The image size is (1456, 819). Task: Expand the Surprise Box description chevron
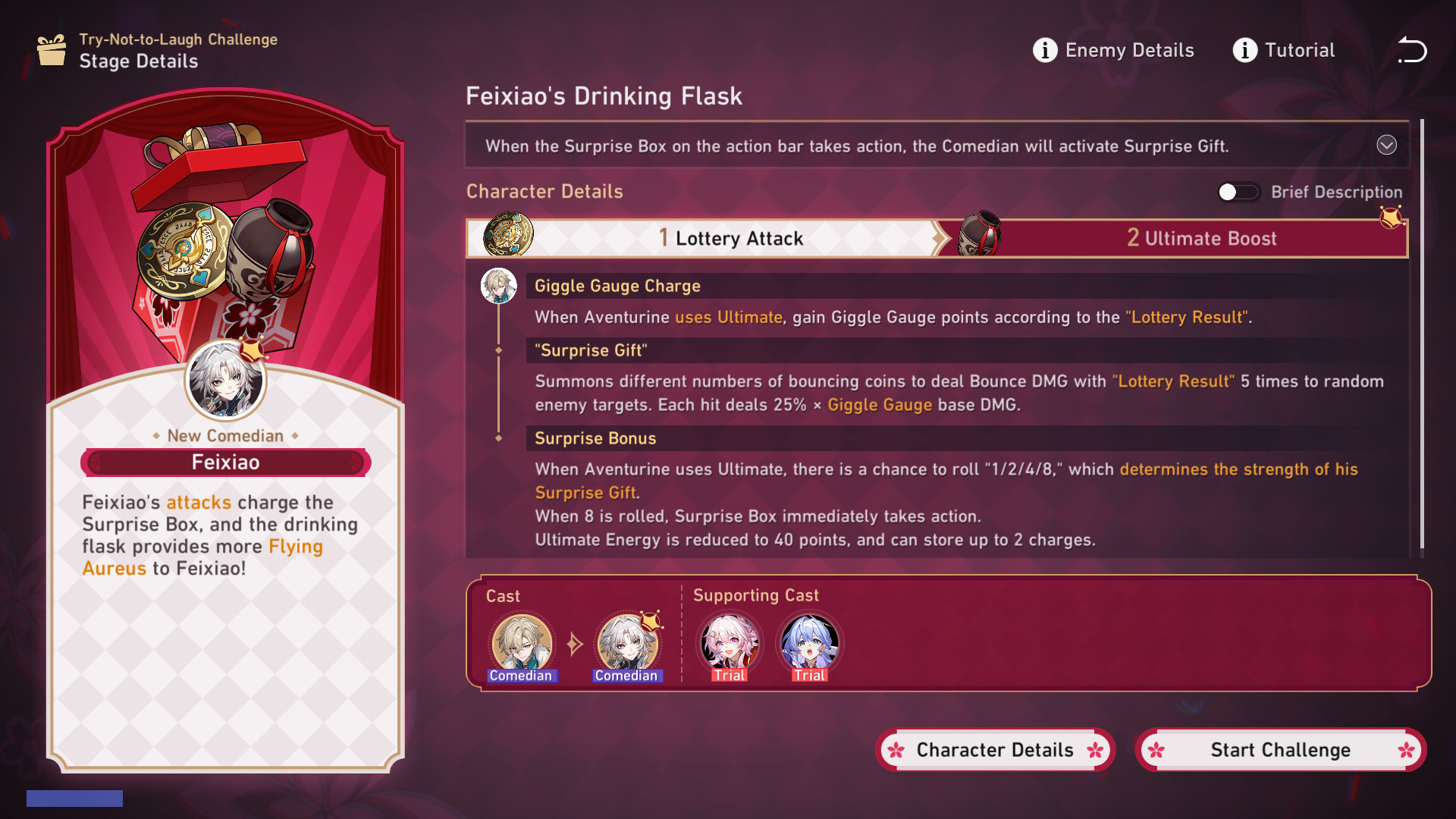(1387, 146)
